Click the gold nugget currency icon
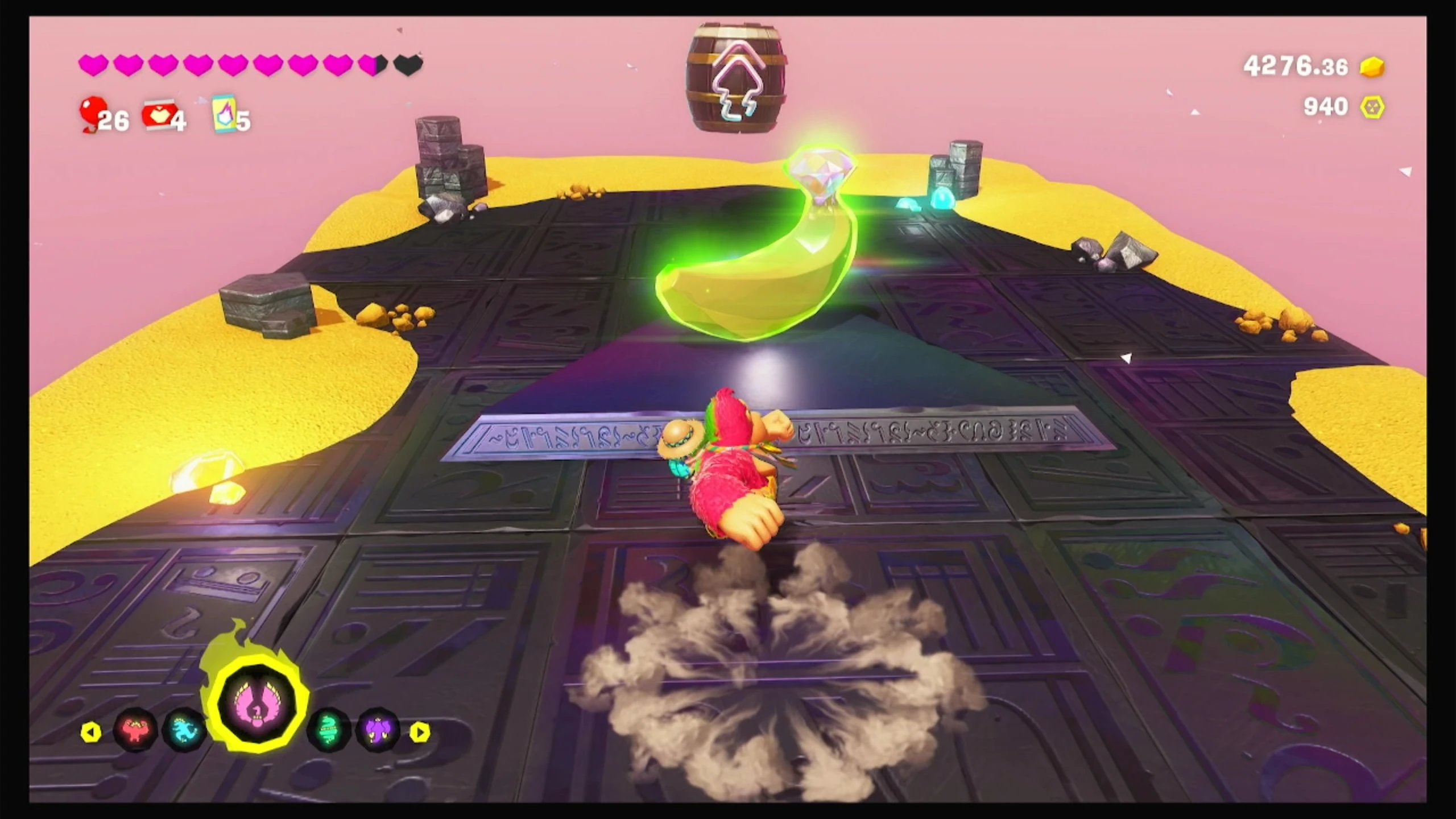The width and height of the screenshot is (1456, 819). pyautogui.click(x=1372, y=67)
